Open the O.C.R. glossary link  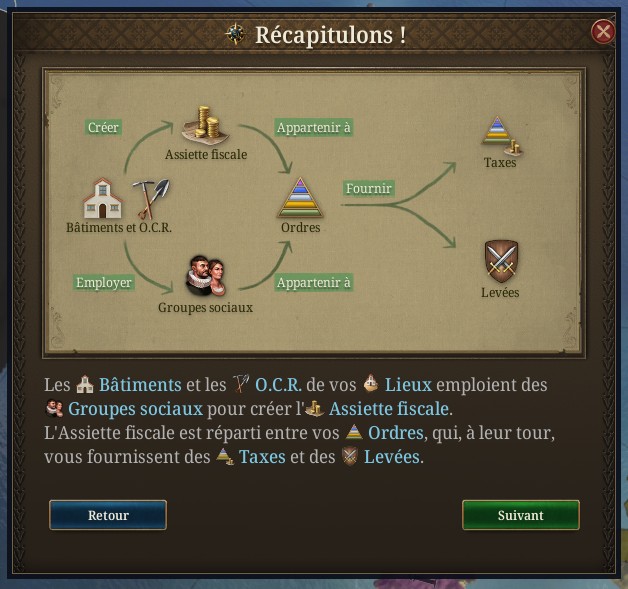click(278, 385)
